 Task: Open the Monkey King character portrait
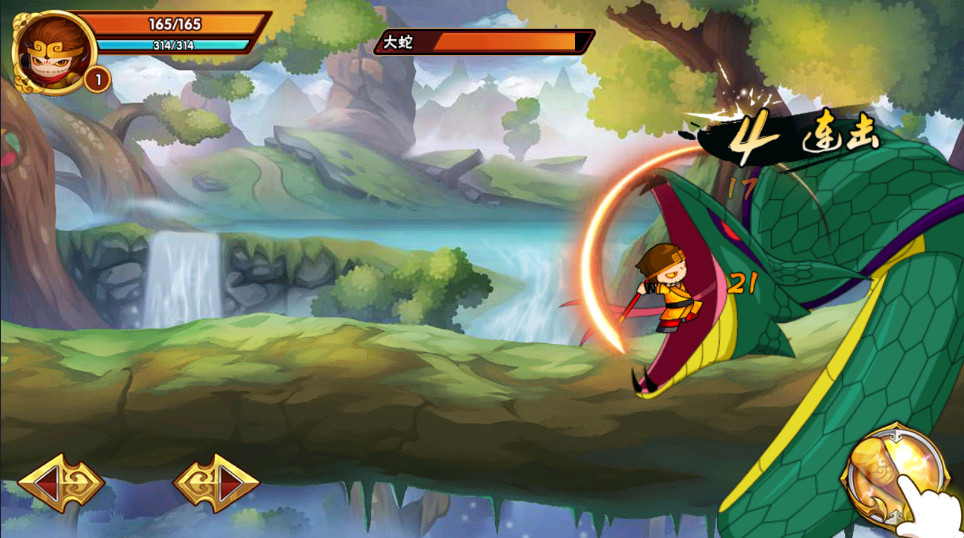[53, 50]
